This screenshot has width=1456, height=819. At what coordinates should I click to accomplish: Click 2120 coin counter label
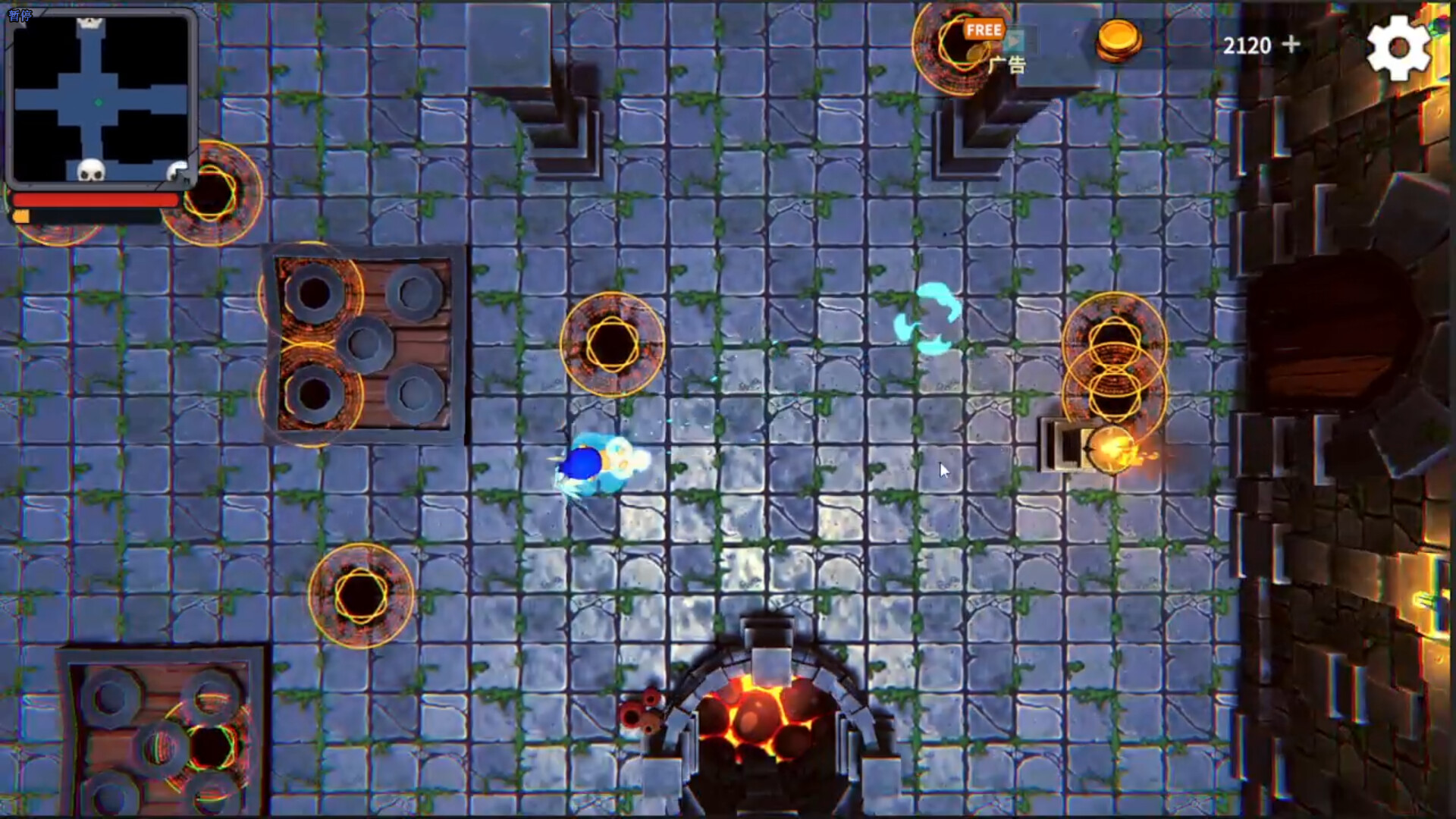tap(1246, 45)
